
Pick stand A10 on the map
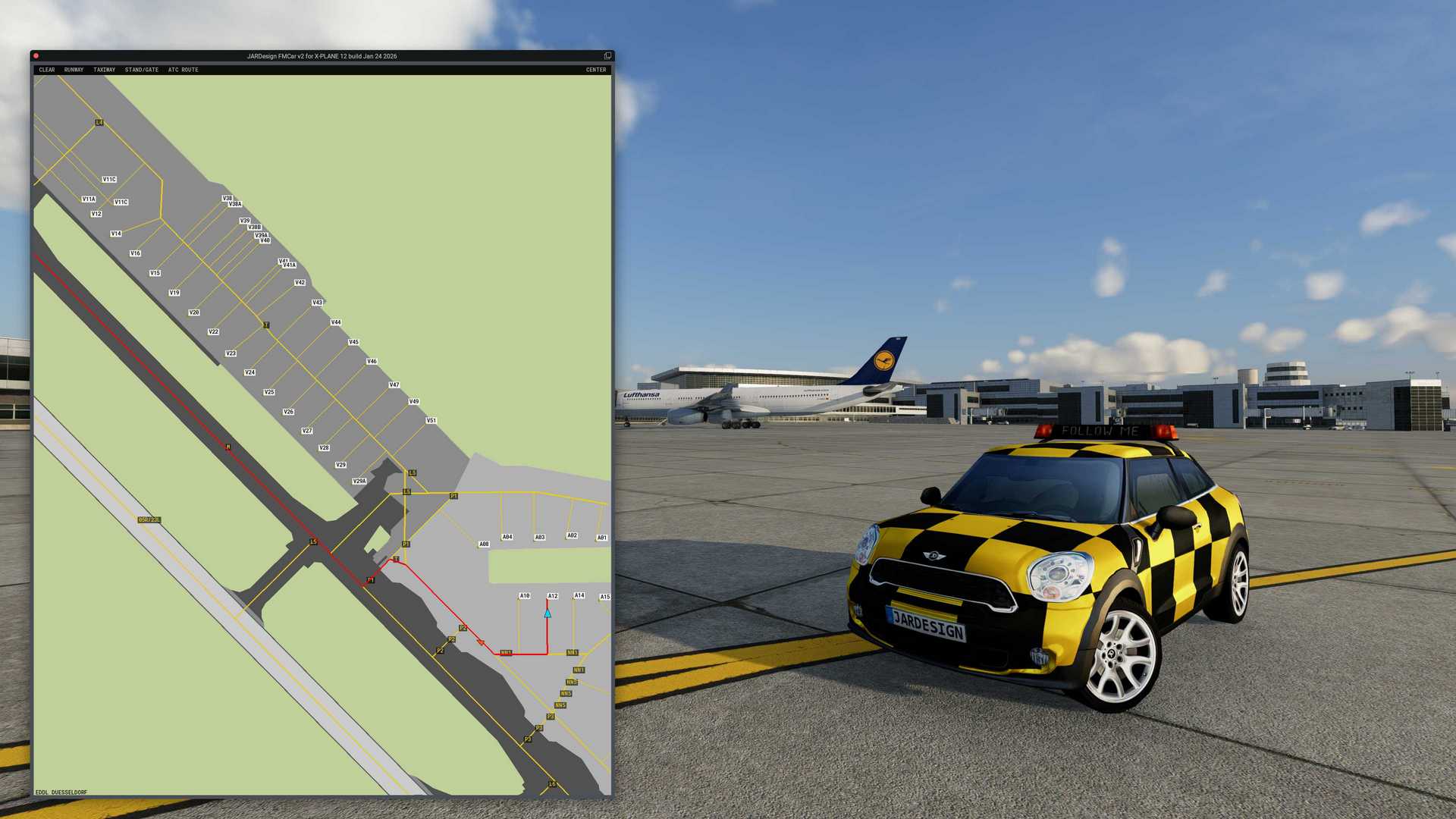tap(525, 596)
